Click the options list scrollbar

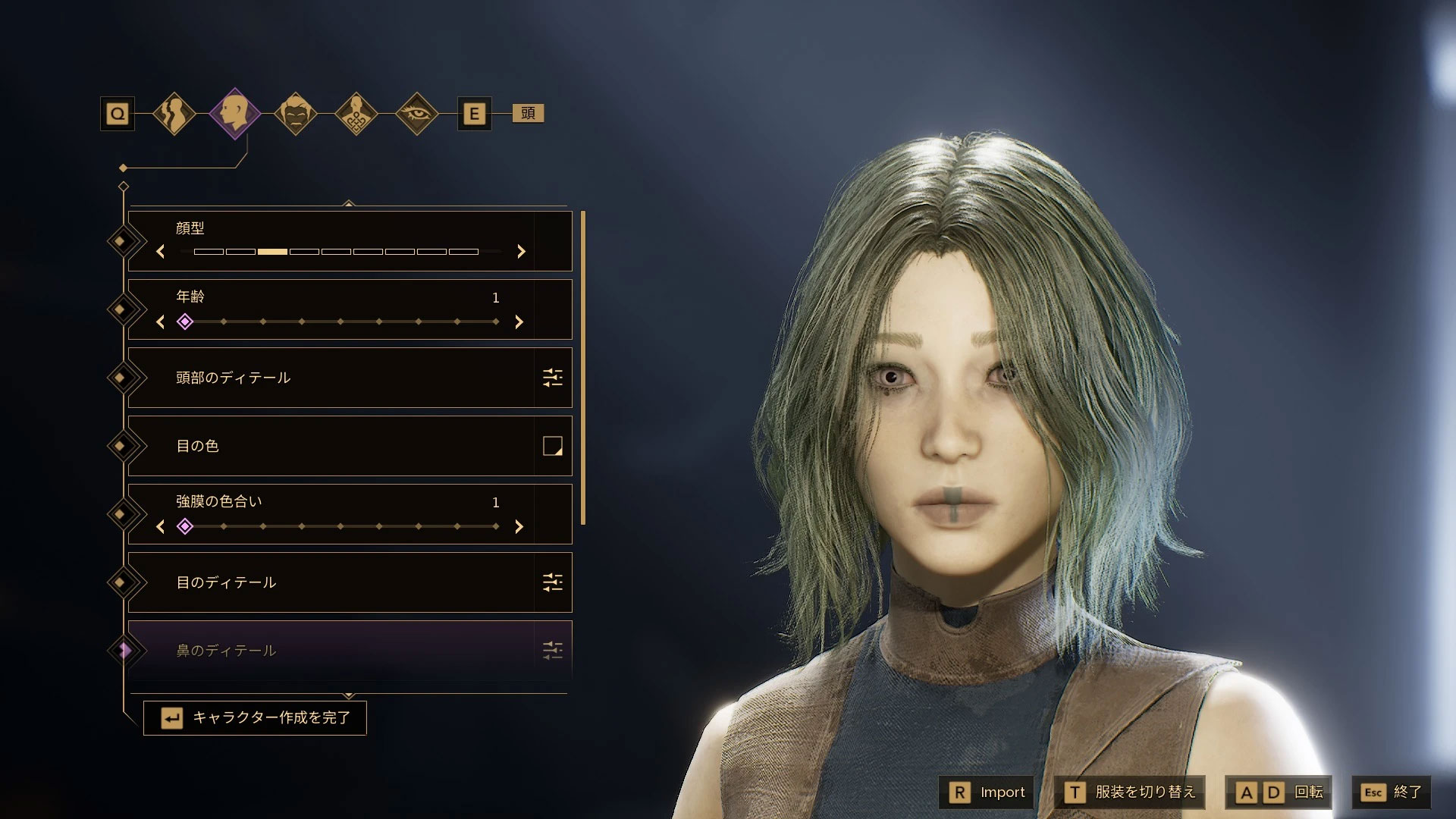(x=582, y=368)
